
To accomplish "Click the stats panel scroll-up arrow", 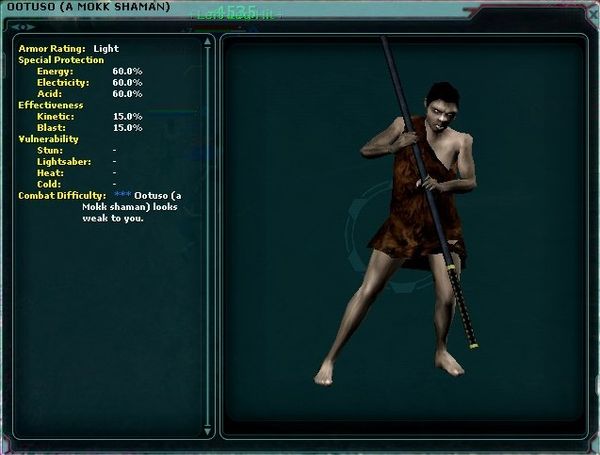I will tap(208, 43).
